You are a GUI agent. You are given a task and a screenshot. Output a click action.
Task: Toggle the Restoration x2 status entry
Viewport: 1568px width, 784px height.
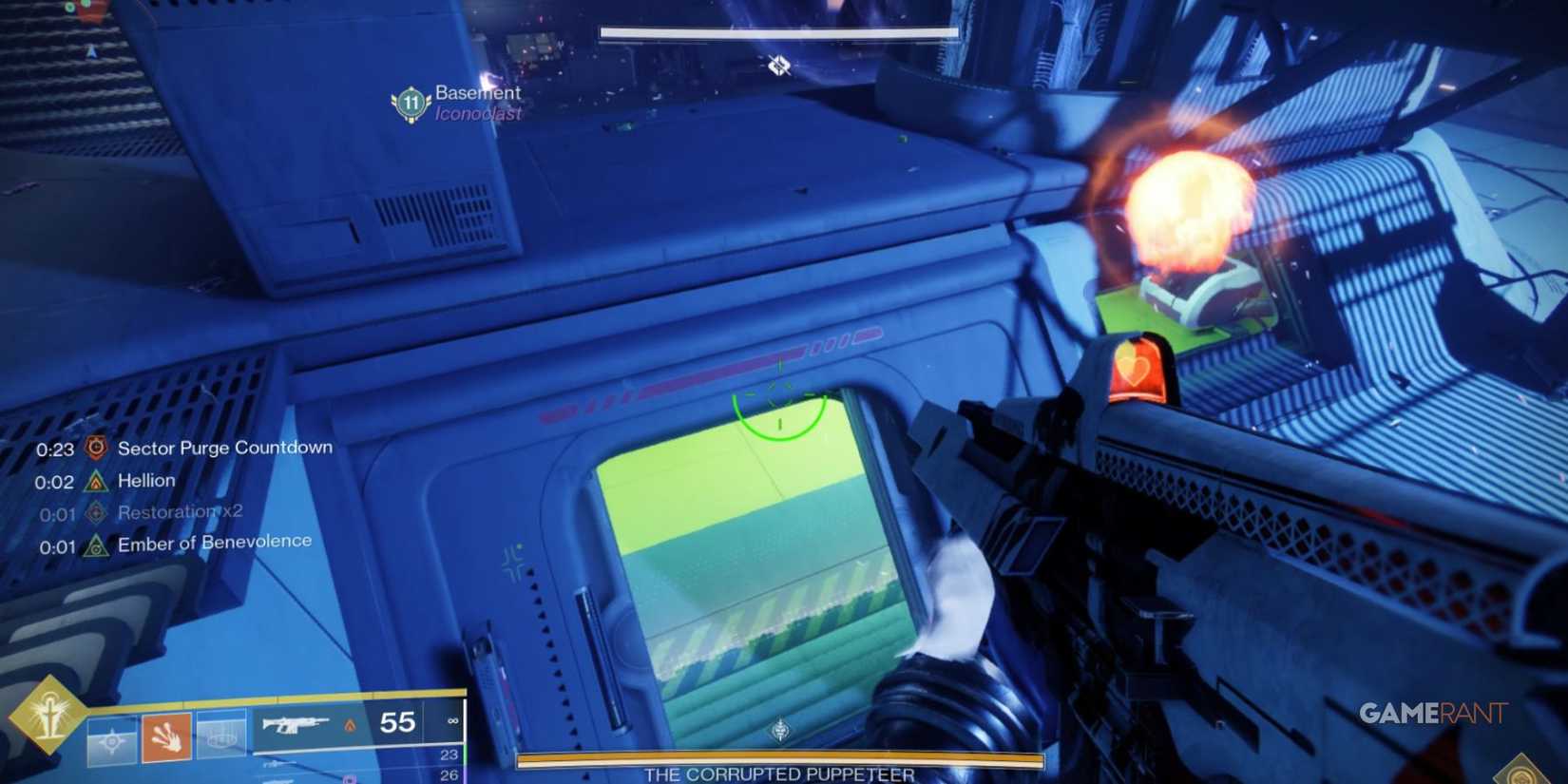179,512
